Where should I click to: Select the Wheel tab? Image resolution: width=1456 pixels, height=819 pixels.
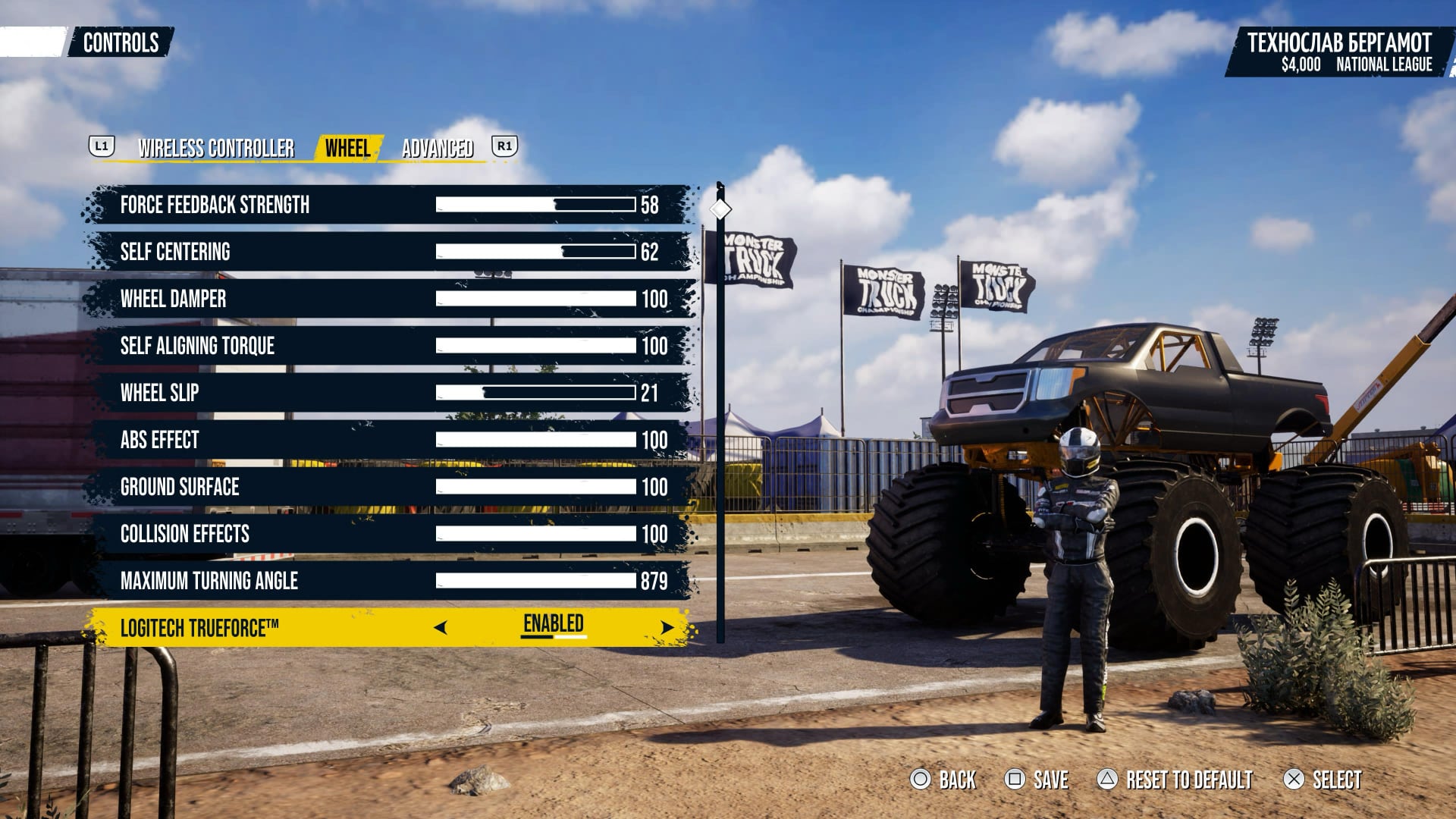pos(348,148)
